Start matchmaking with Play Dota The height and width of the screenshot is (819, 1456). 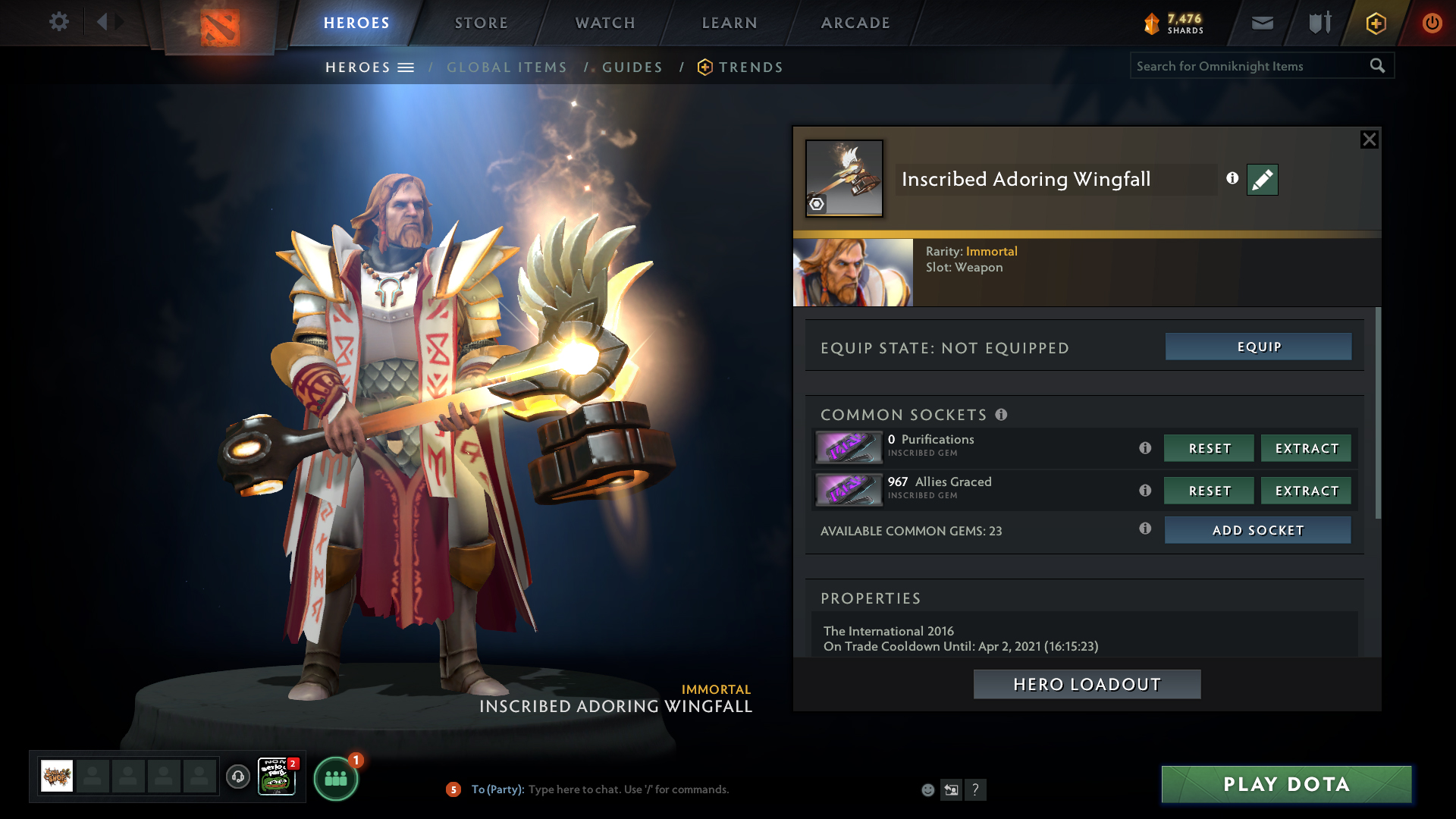[x=1286, y=784]
